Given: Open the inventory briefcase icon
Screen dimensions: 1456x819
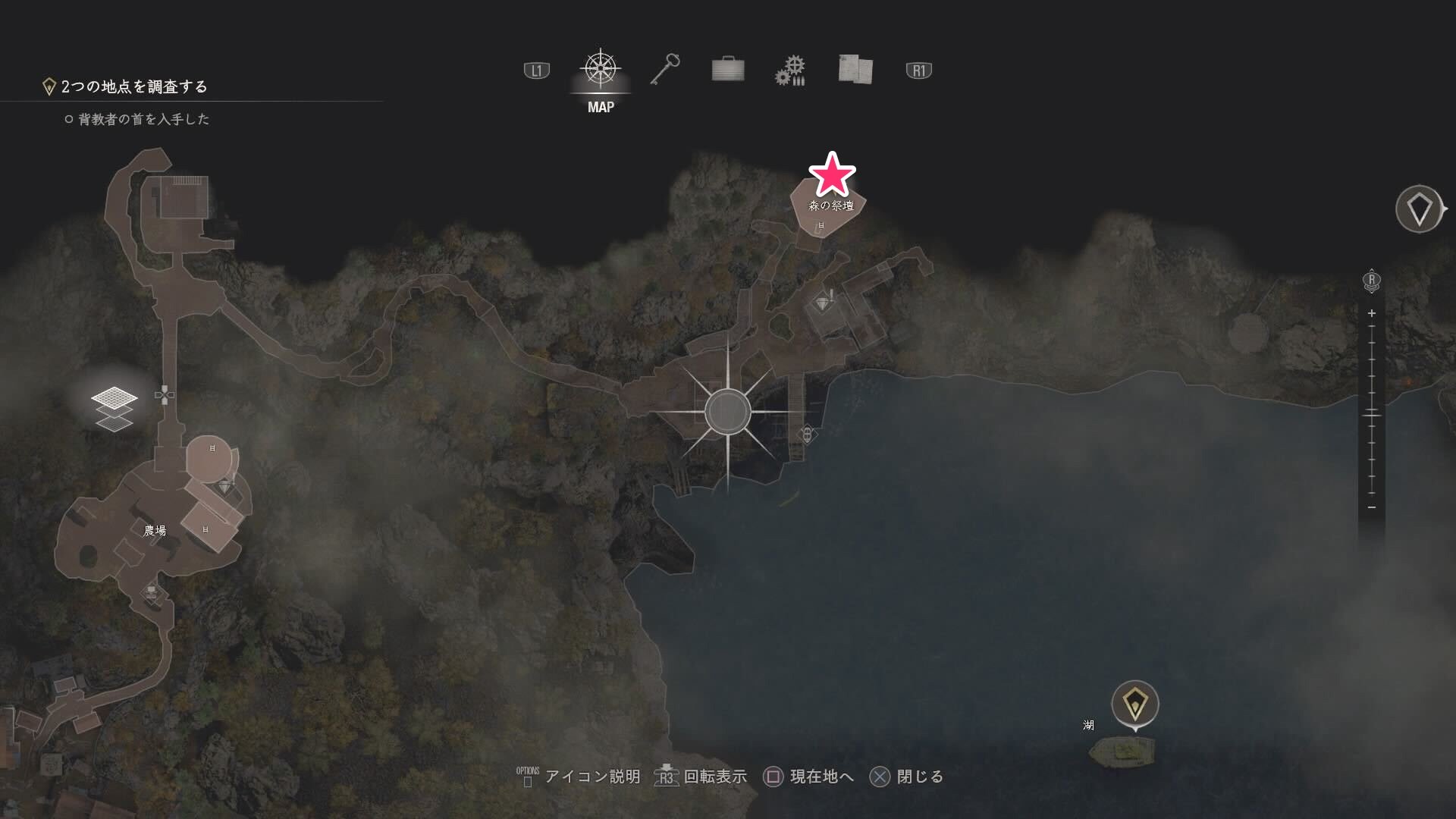Looking at the screenshot, I should click(x=727, y=69).
